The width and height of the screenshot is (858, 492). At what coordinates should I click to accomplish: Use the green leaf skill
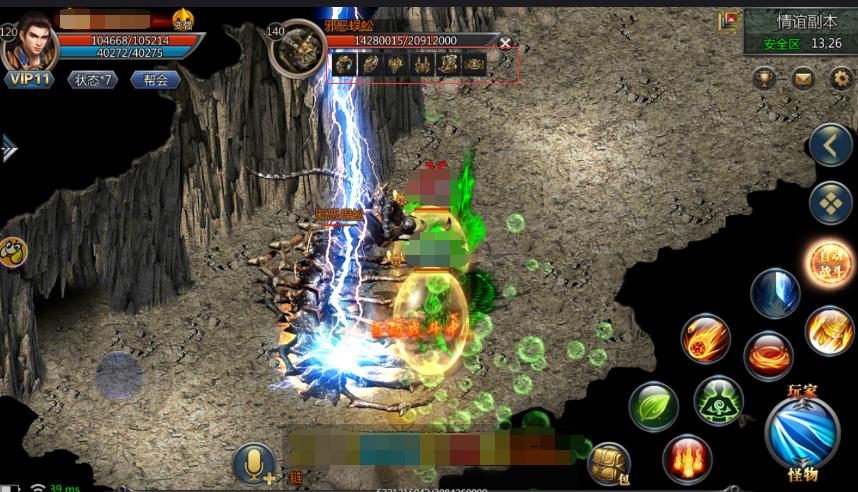653,409
